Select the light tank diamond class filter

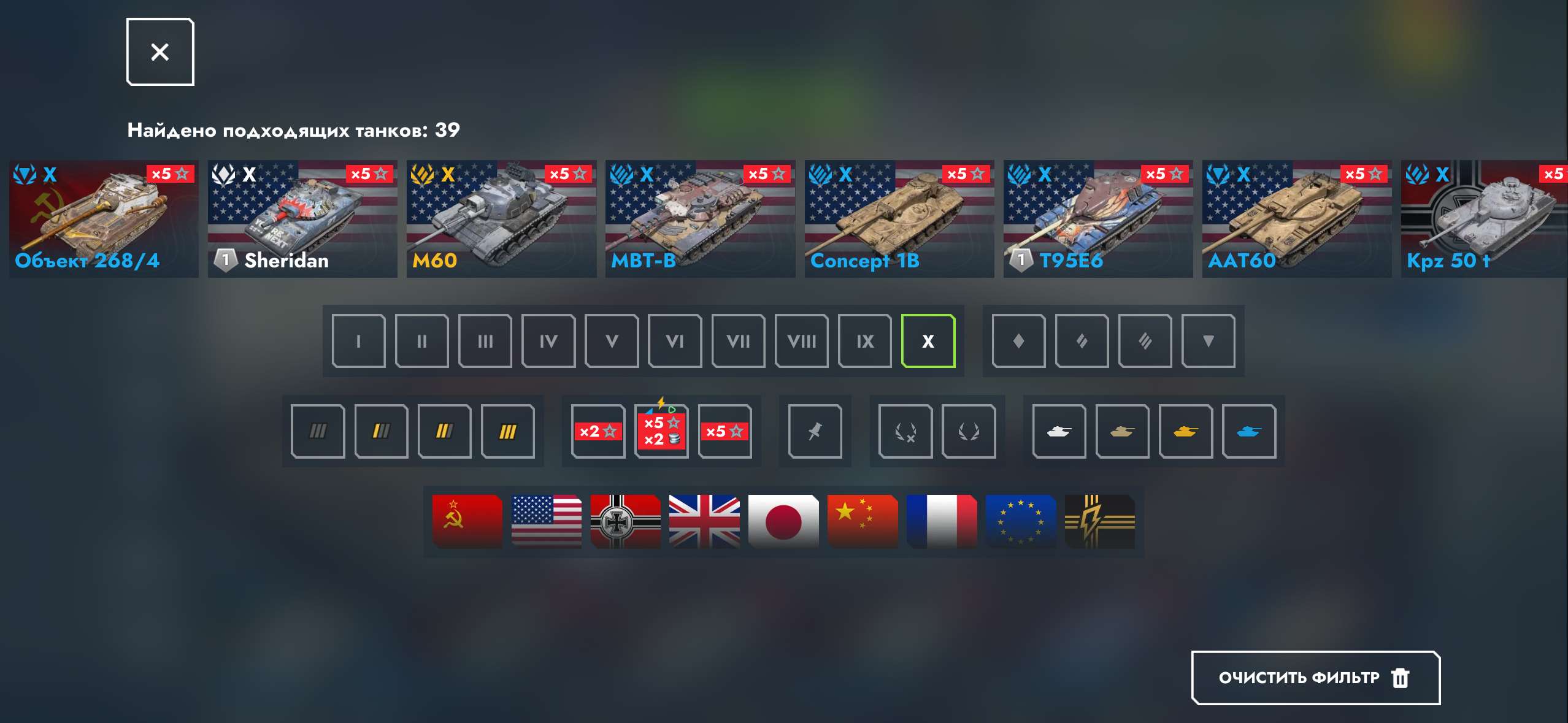[1018, 341]
